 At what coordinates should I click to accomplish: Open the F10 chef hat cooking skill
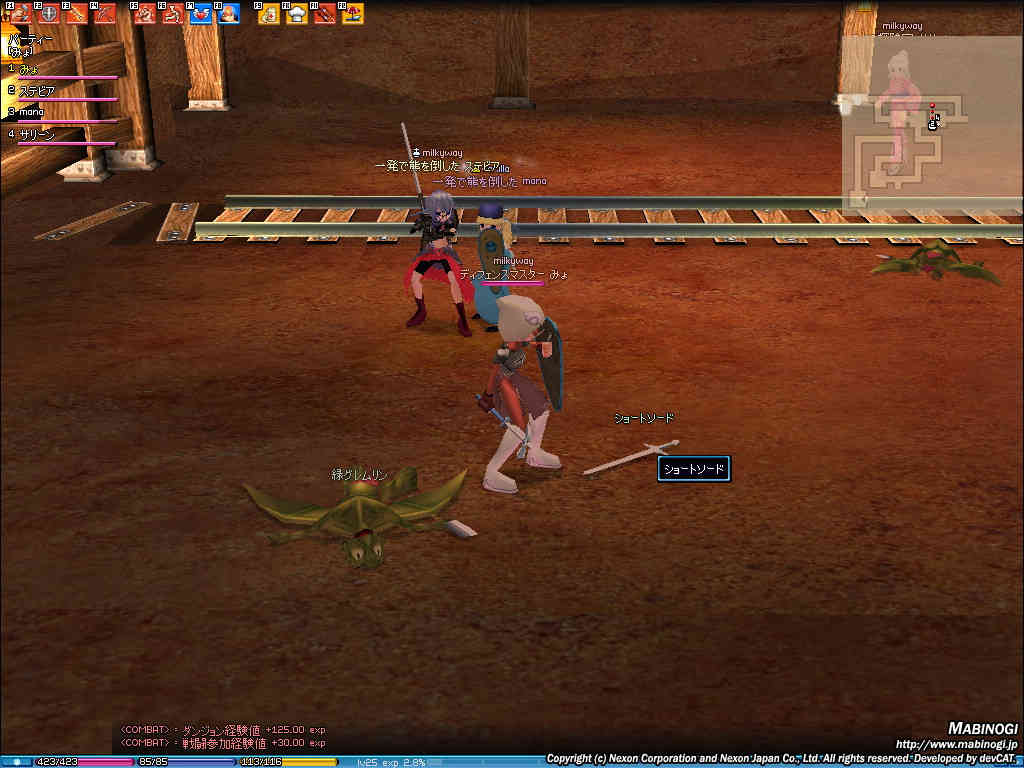tap(297, 14)
